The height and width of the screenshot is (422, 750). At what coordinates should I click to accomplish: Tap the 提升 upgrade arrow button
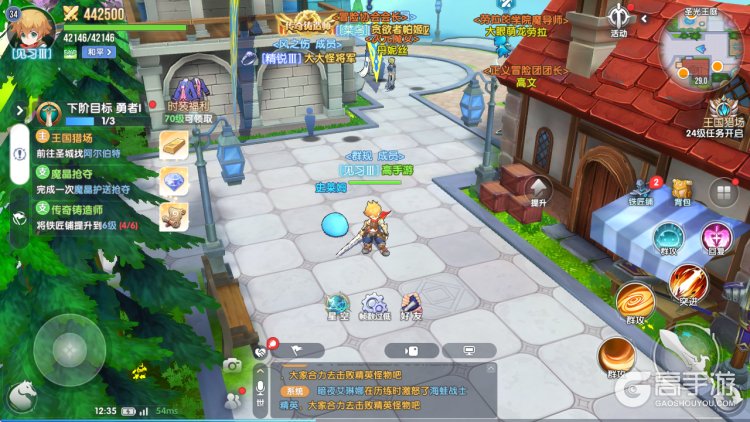click(x=539, y=190)
